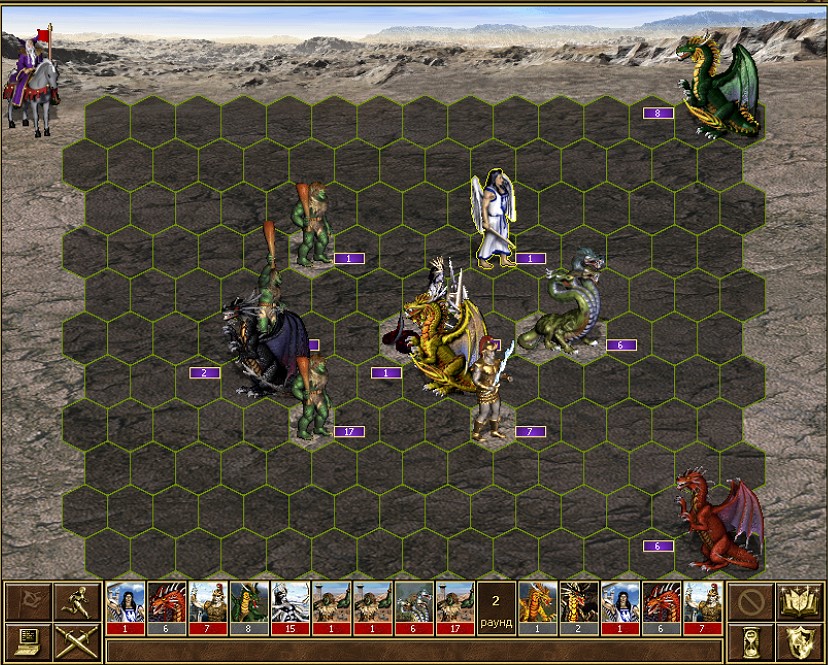Click the round 2 marker in the turn queue
Screen dimensions: 828x665
[x=496, y=607]
